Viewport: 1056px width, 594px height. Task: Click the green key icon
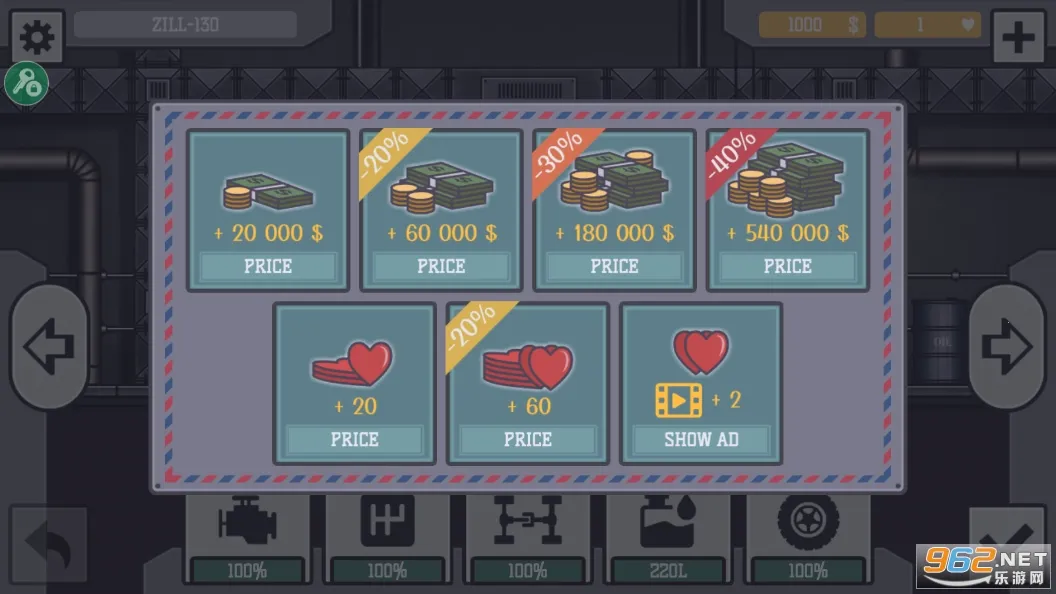[x=25, y=84]
